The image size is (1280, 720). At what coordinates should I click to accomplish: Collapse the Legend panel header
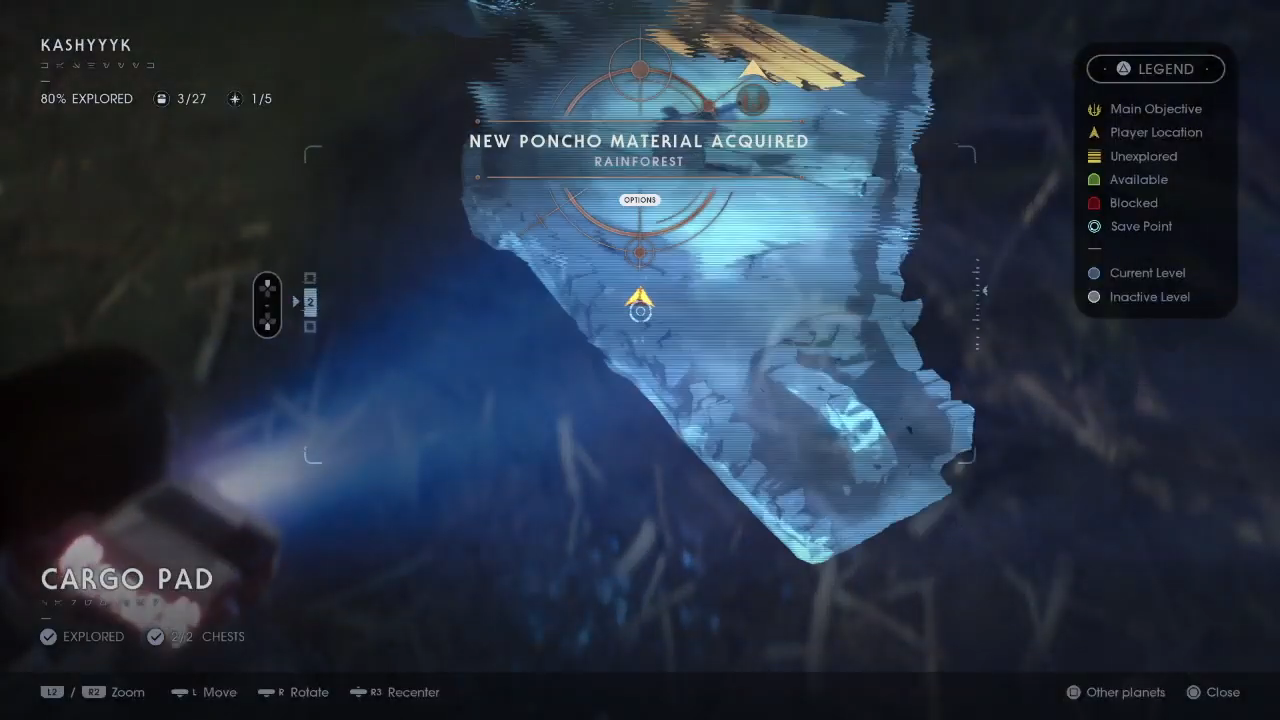[1155, 68]
